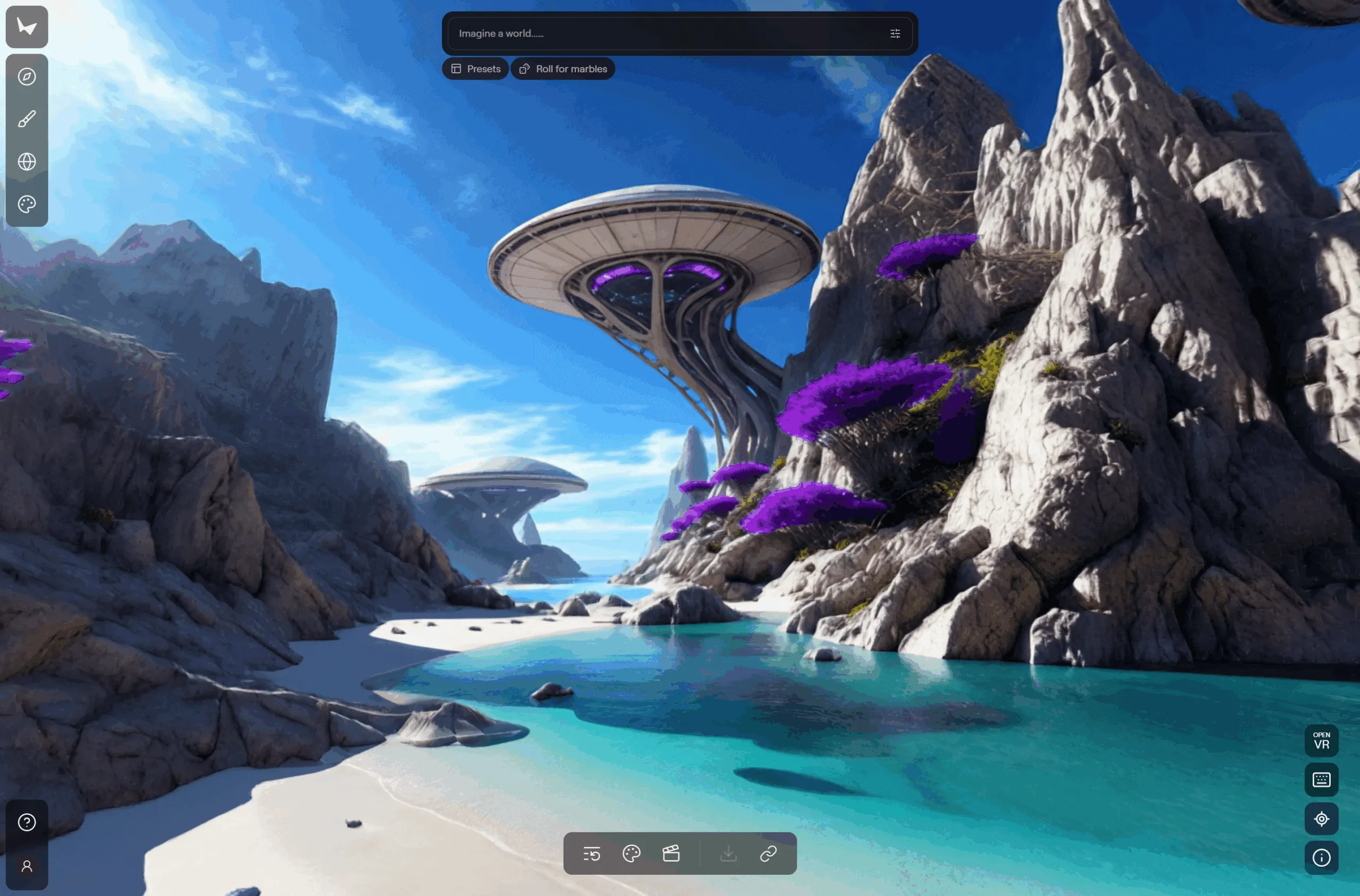The height and width of the screenshot is (896, 1360).
Task: Choose the palette icon in the left sidebar
Action: (27, 204)
